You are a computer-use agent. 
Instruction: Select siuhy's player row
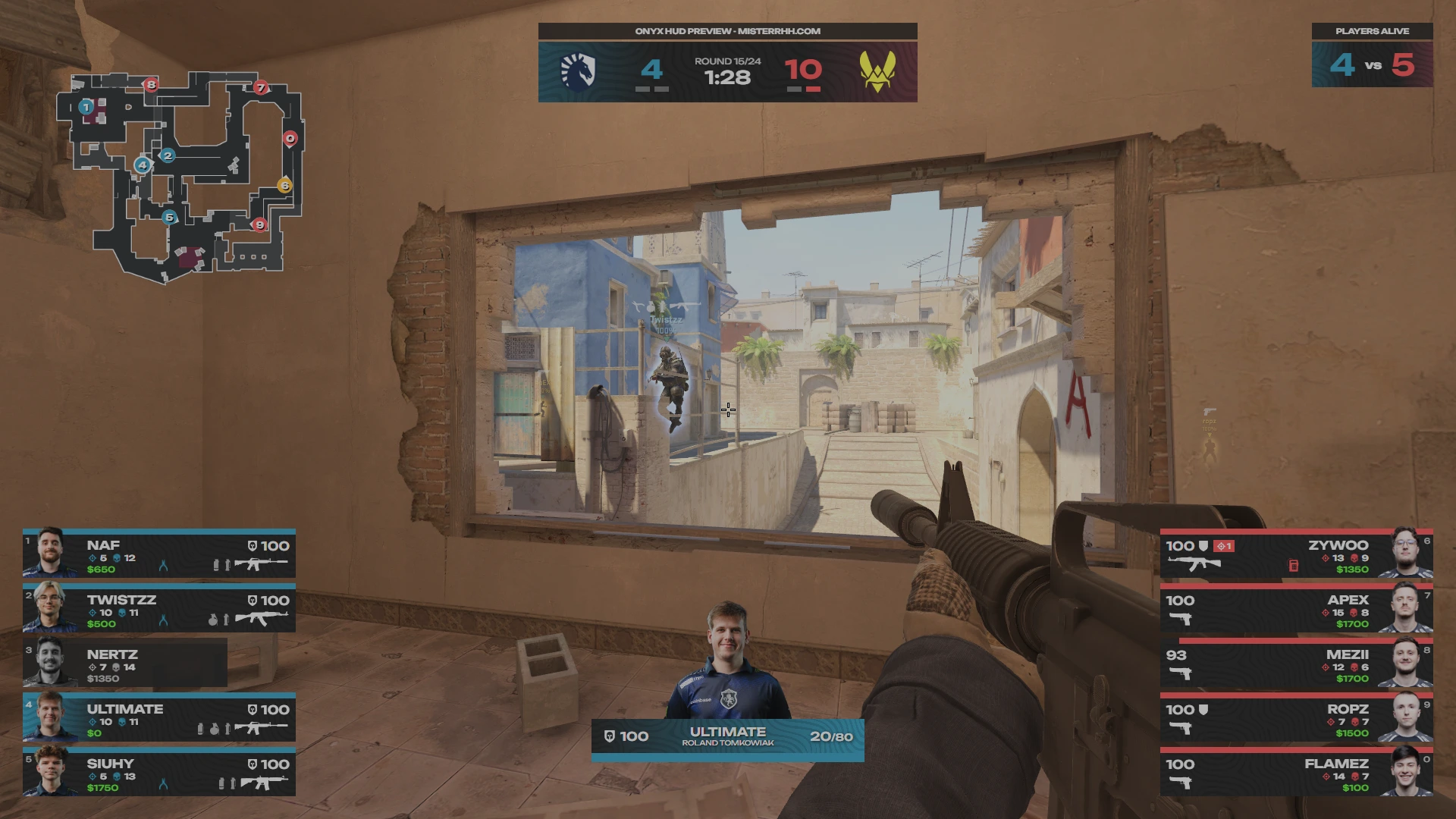pyautogui.click(x=159, y=773)
